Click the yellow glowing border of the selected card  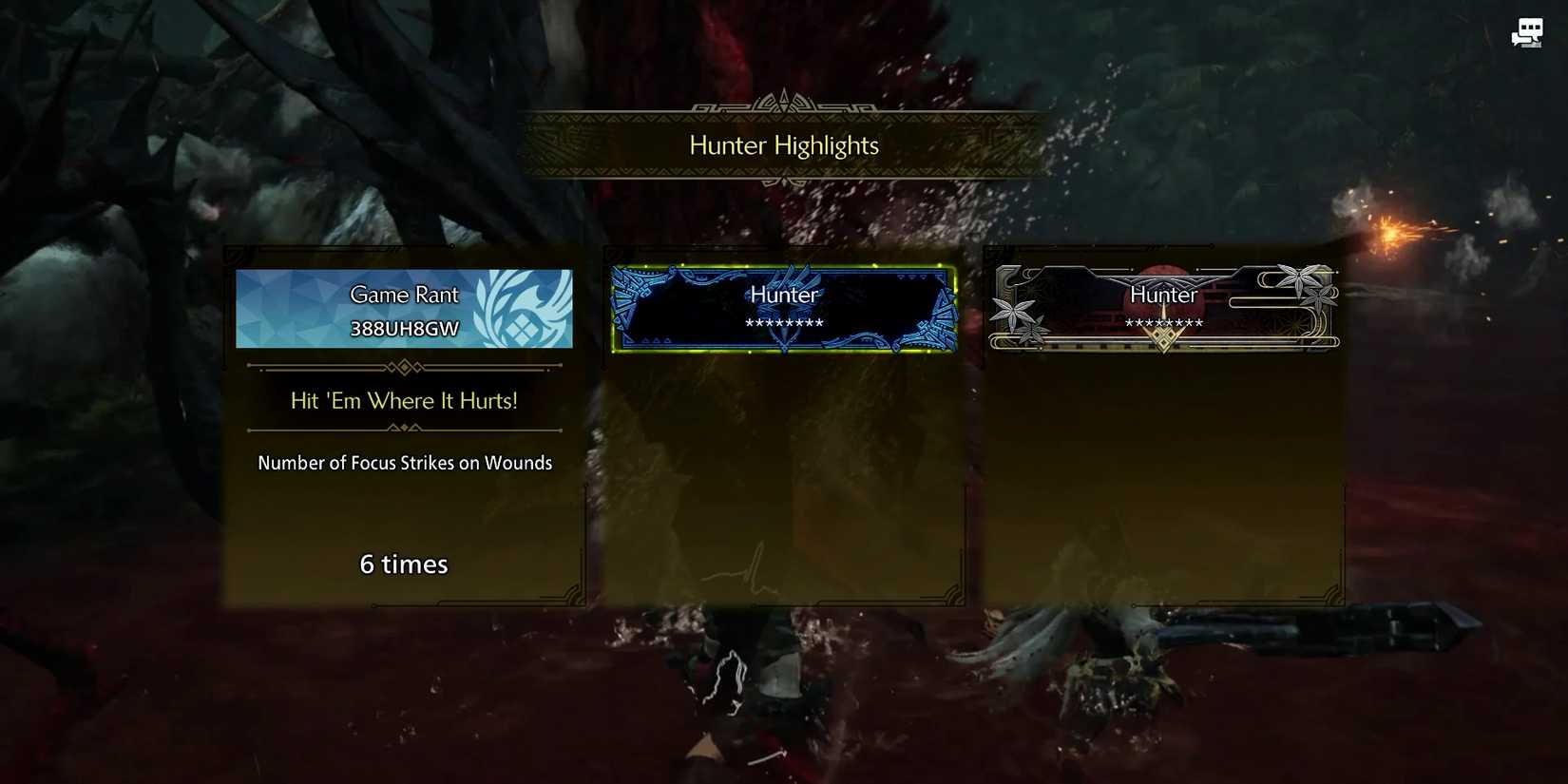click(x=783, y=267)
